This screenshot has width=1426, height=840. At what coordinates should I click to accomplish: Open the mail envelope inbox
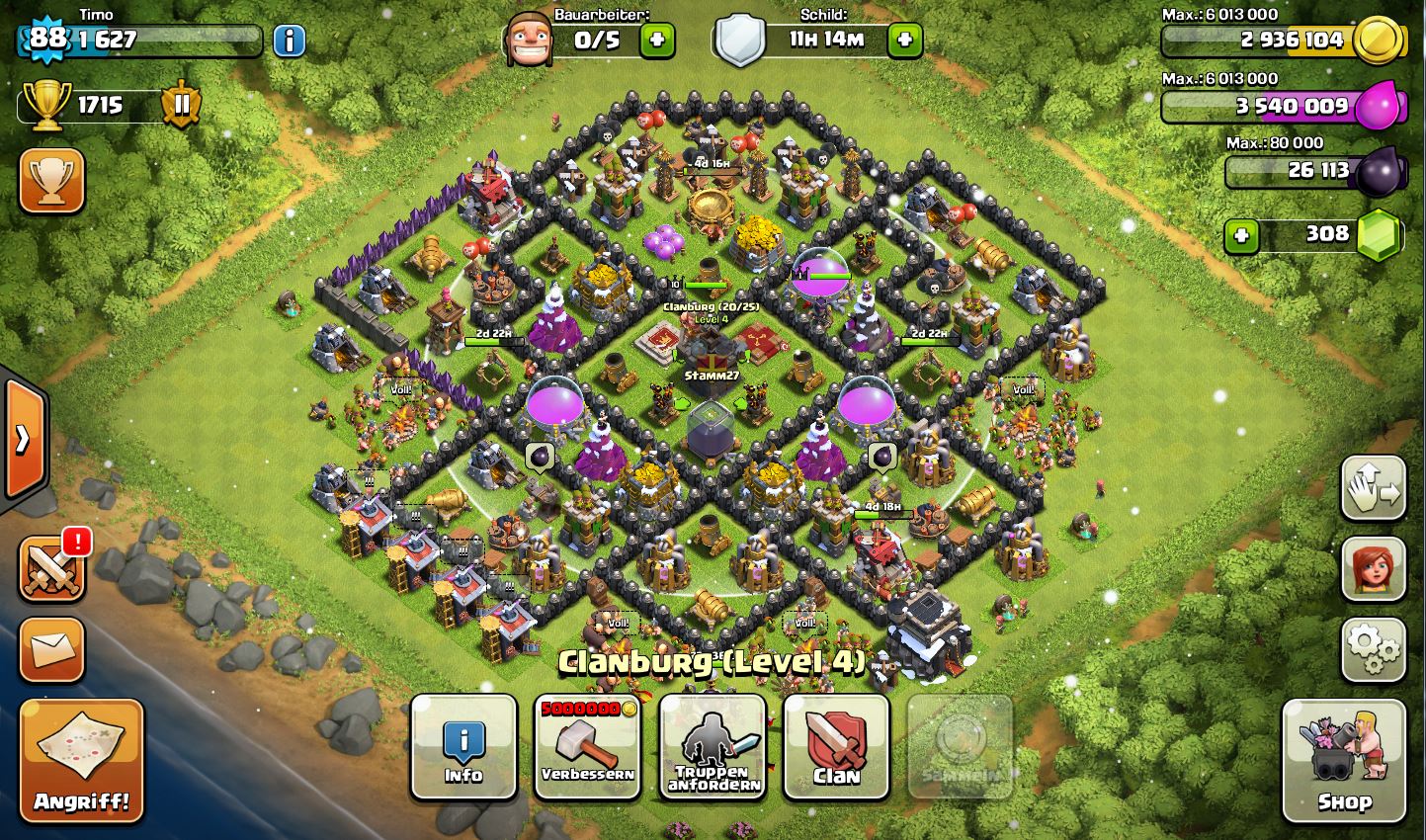(51, 648)
